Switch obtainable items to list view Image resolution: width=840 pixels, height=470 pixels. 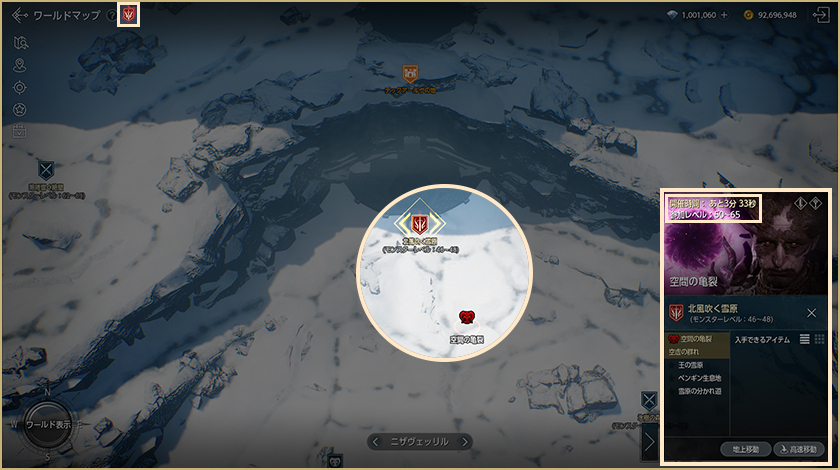click(805, 340)
